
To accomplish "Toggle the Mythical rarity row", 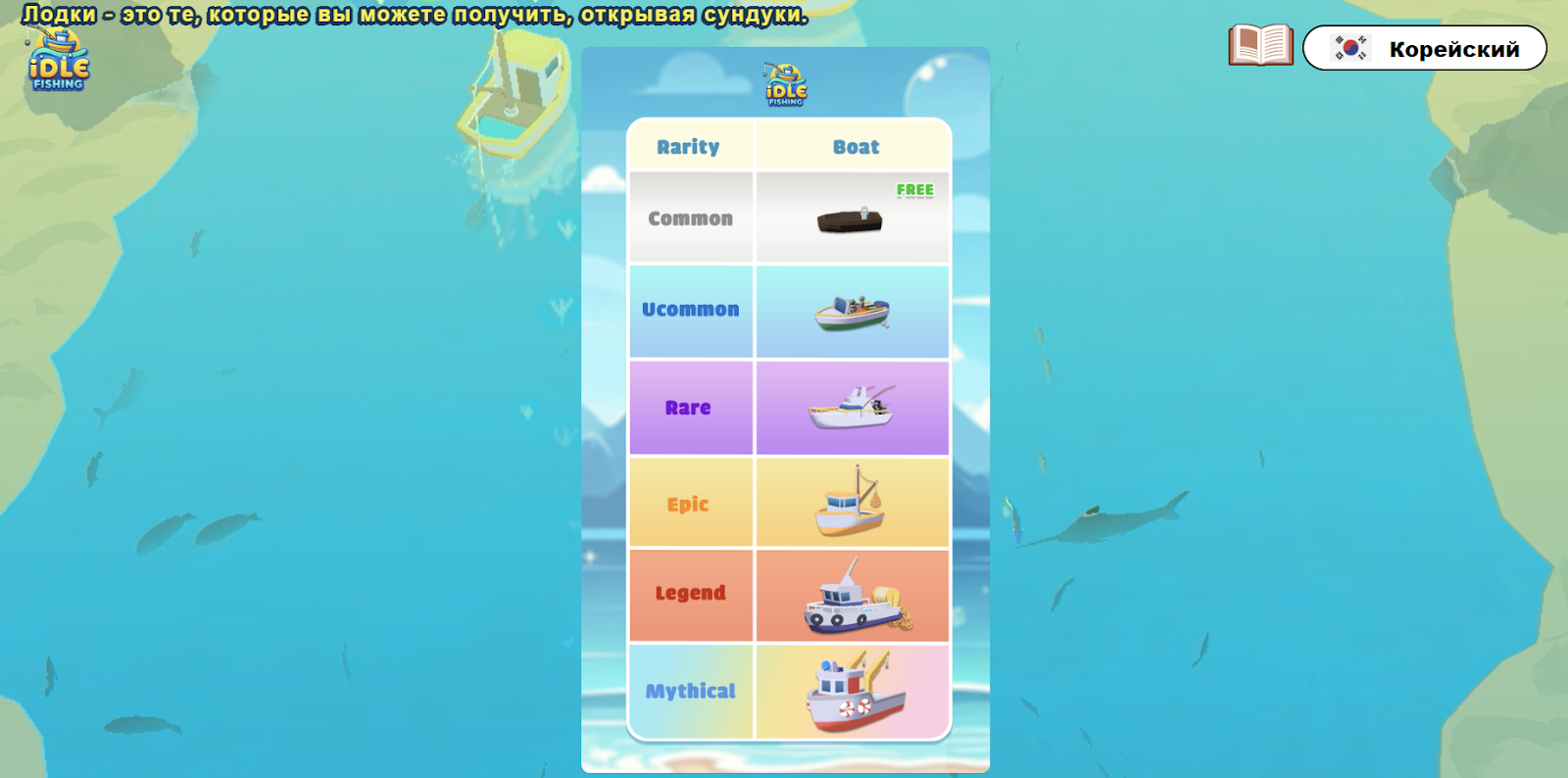I will (x=691, y=691).
